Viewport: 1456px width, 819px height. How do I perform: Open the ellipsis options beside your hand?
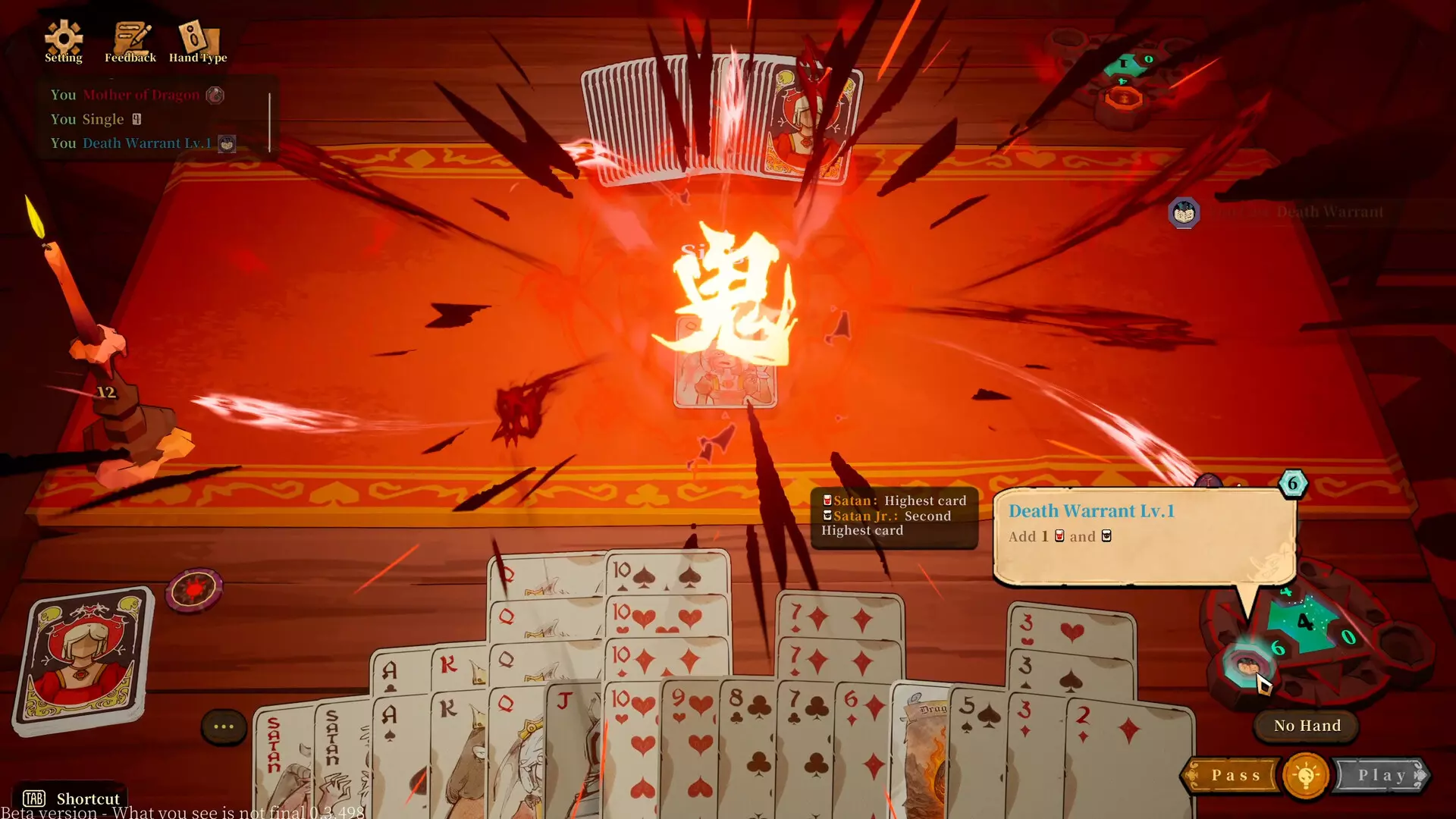point(223,726)
